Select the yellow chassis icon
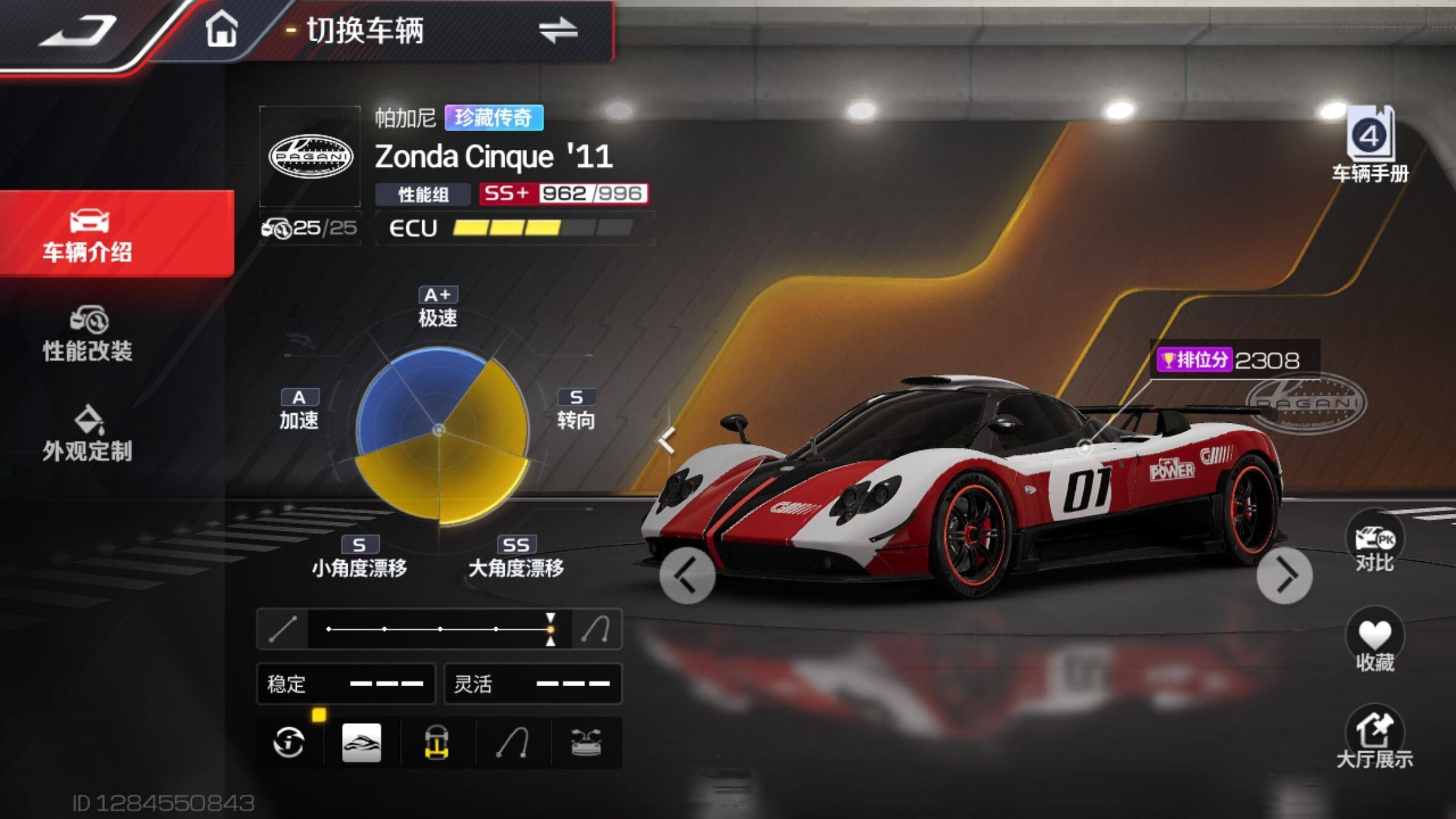 pyautogui.click(x=437, y=743)
